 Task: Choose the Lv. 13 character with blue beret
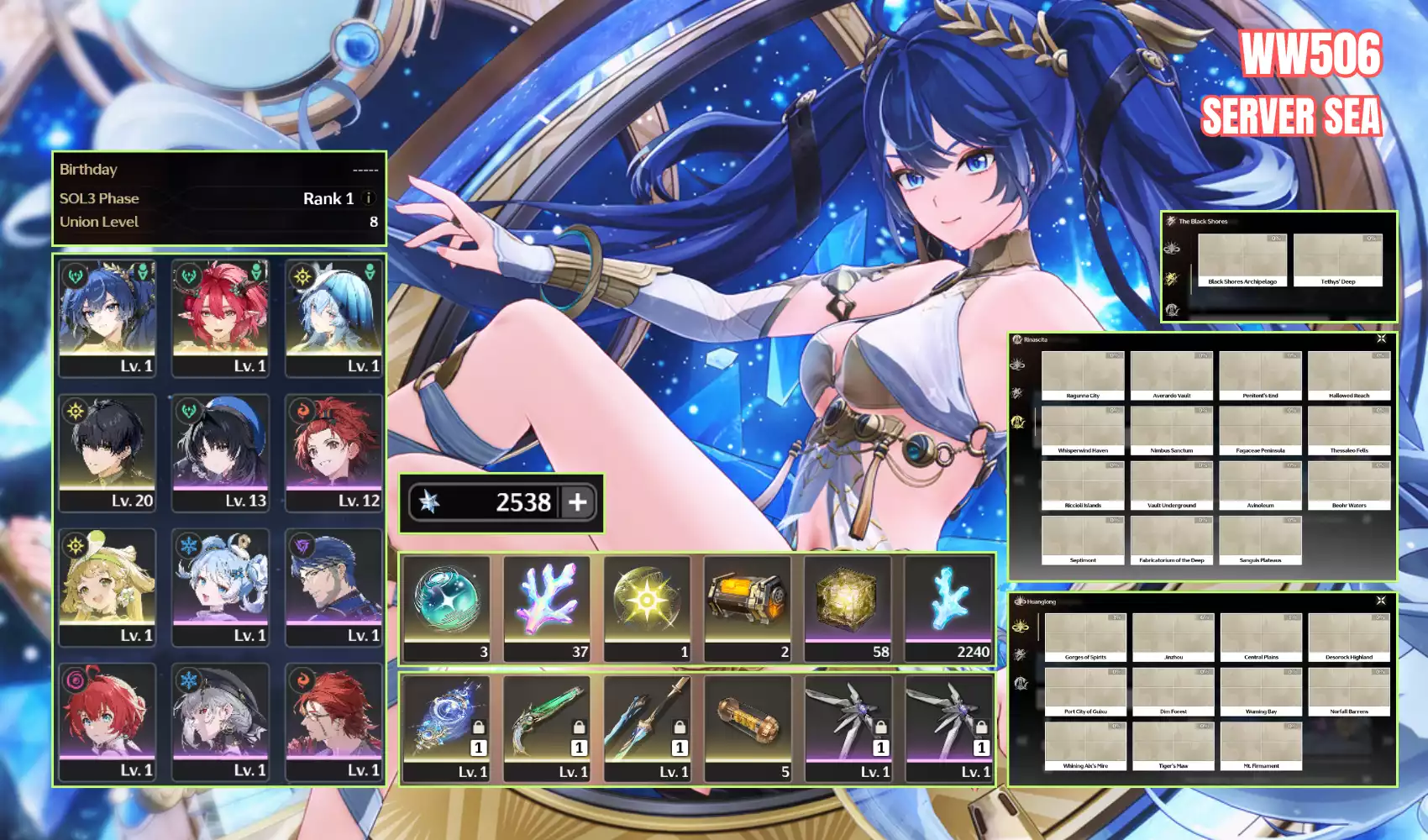click(x=221, y=452)
